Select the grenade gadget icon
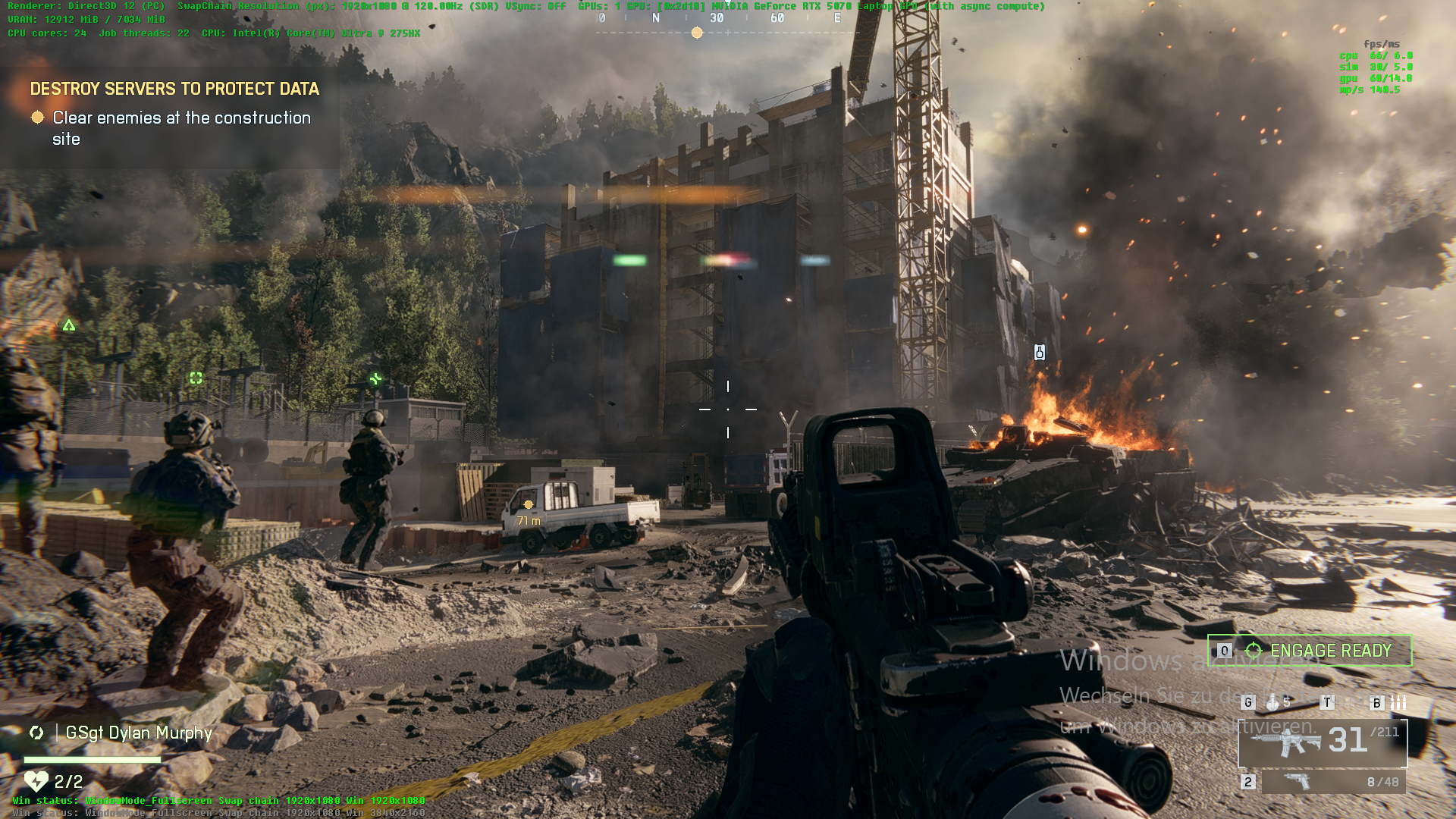Image resolution: width=1456 pixels, height=819 pixels. pos(1272,703)
